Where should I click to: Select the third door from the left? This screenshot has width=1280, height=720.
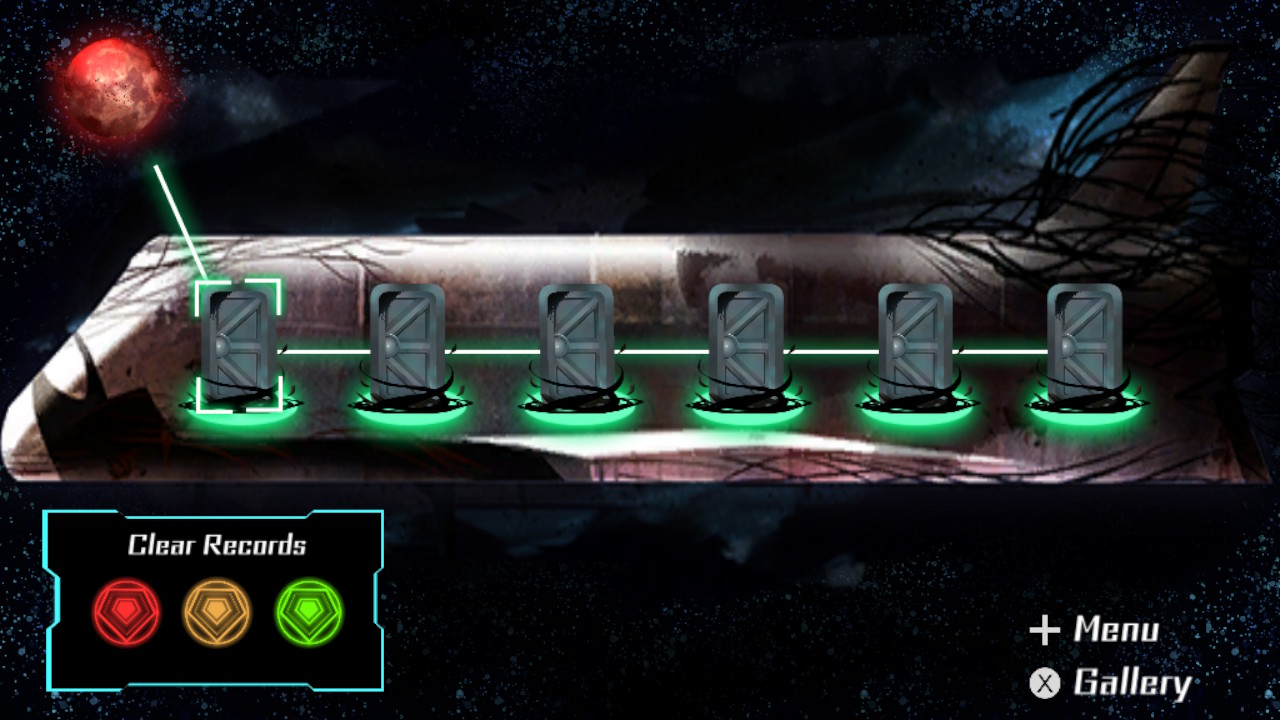click(576, 340)
